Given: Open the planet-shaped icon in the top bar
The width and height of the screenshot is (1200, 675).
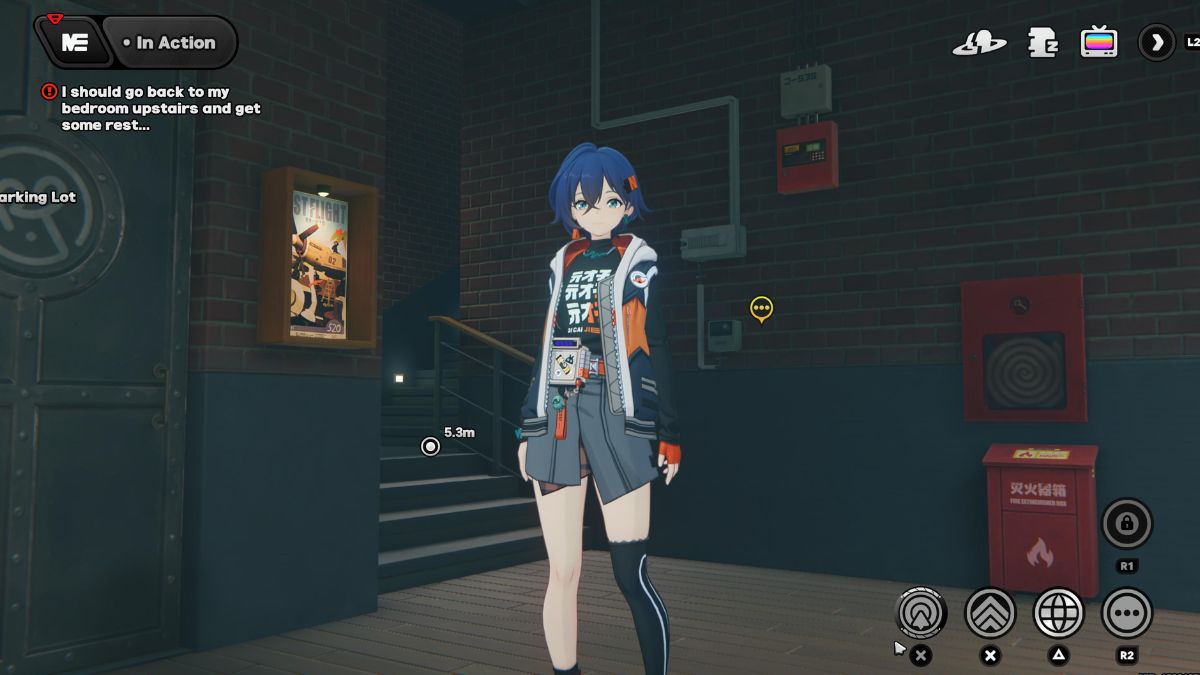Looking at the screenshot, I should (x=979, y=43).
